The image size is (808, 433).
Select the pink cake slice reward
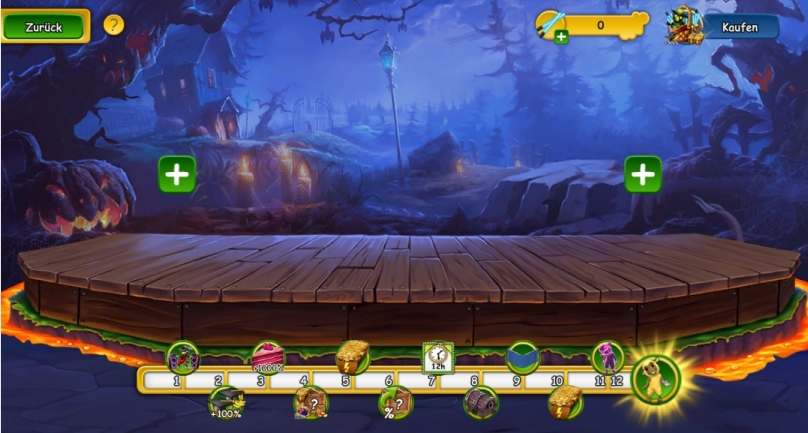click(x=268, y=357)
